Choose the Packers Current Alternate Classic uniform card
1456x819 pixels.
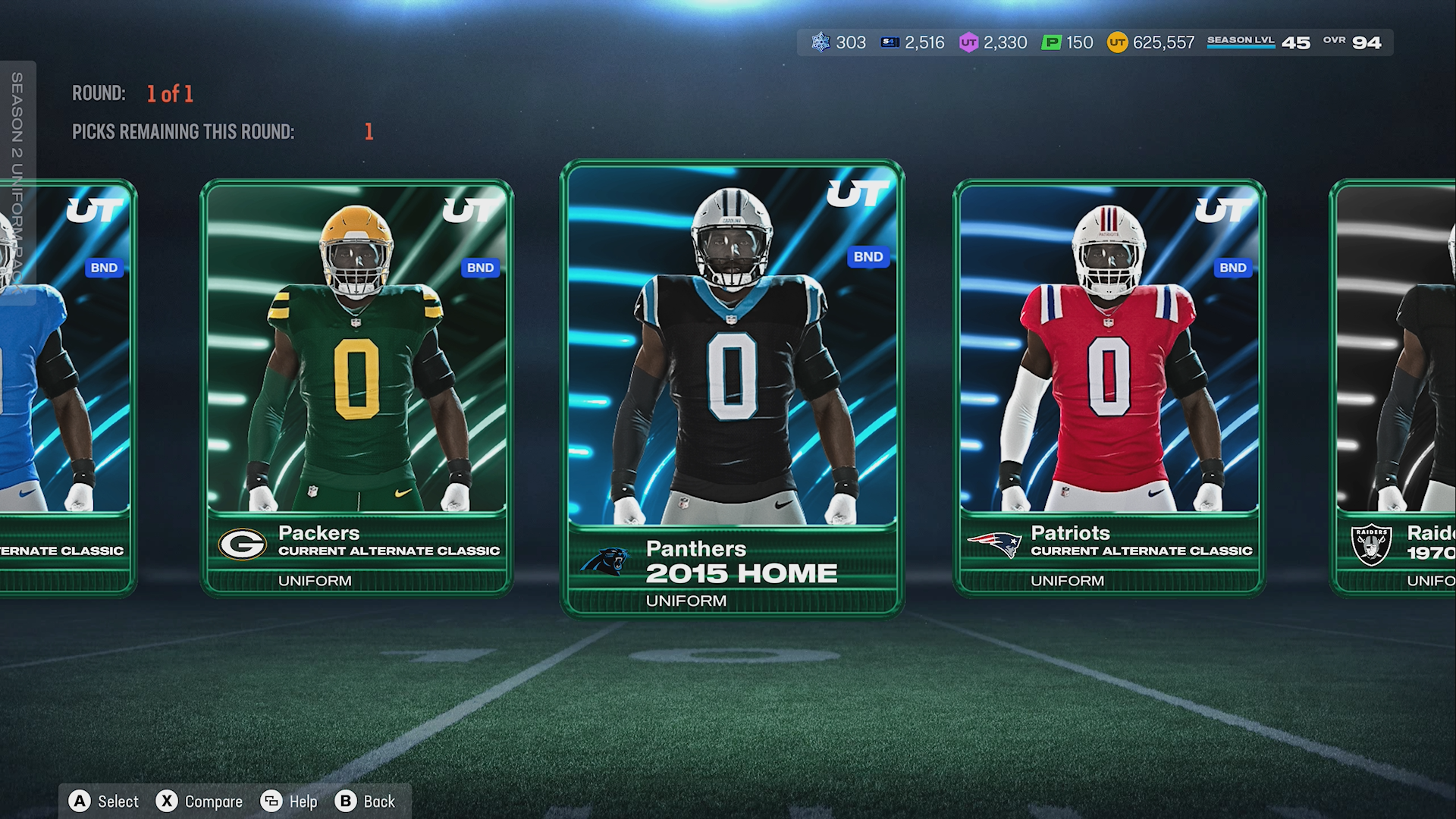click(356, 387)
